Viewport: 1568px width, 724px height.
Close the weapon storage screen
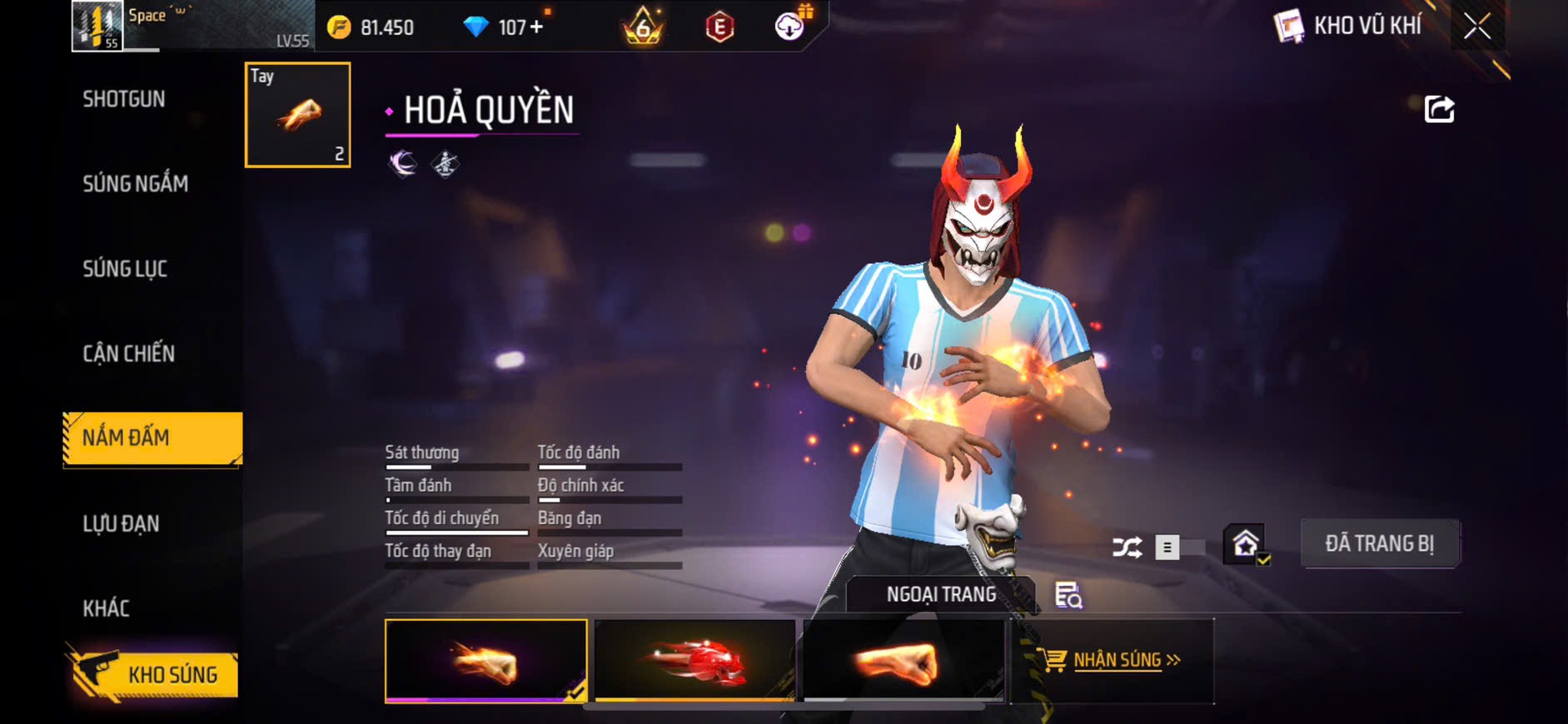coord(1476,27)
